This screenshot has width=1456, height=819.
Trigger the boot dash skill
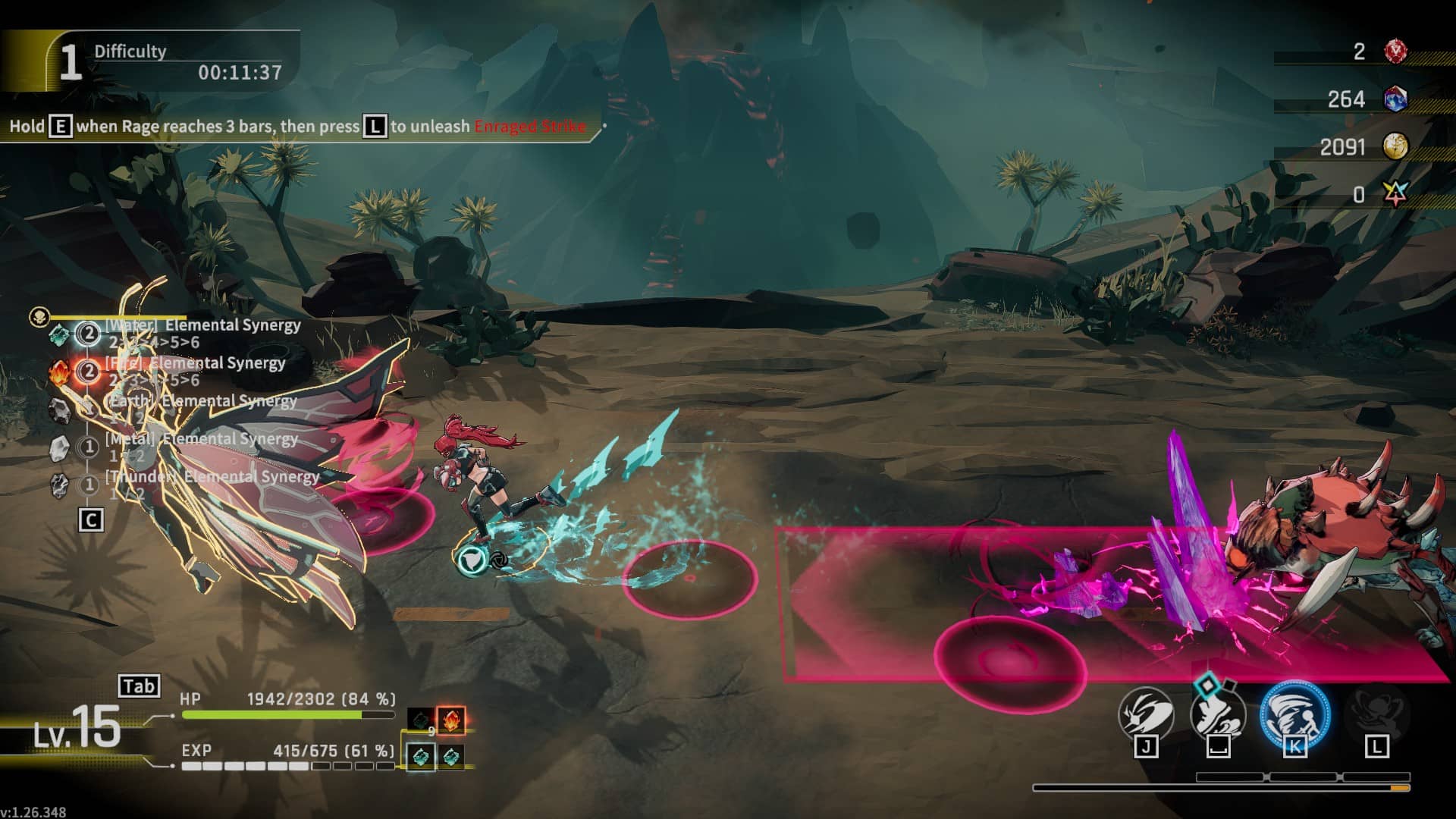(x=1218, y=714)
